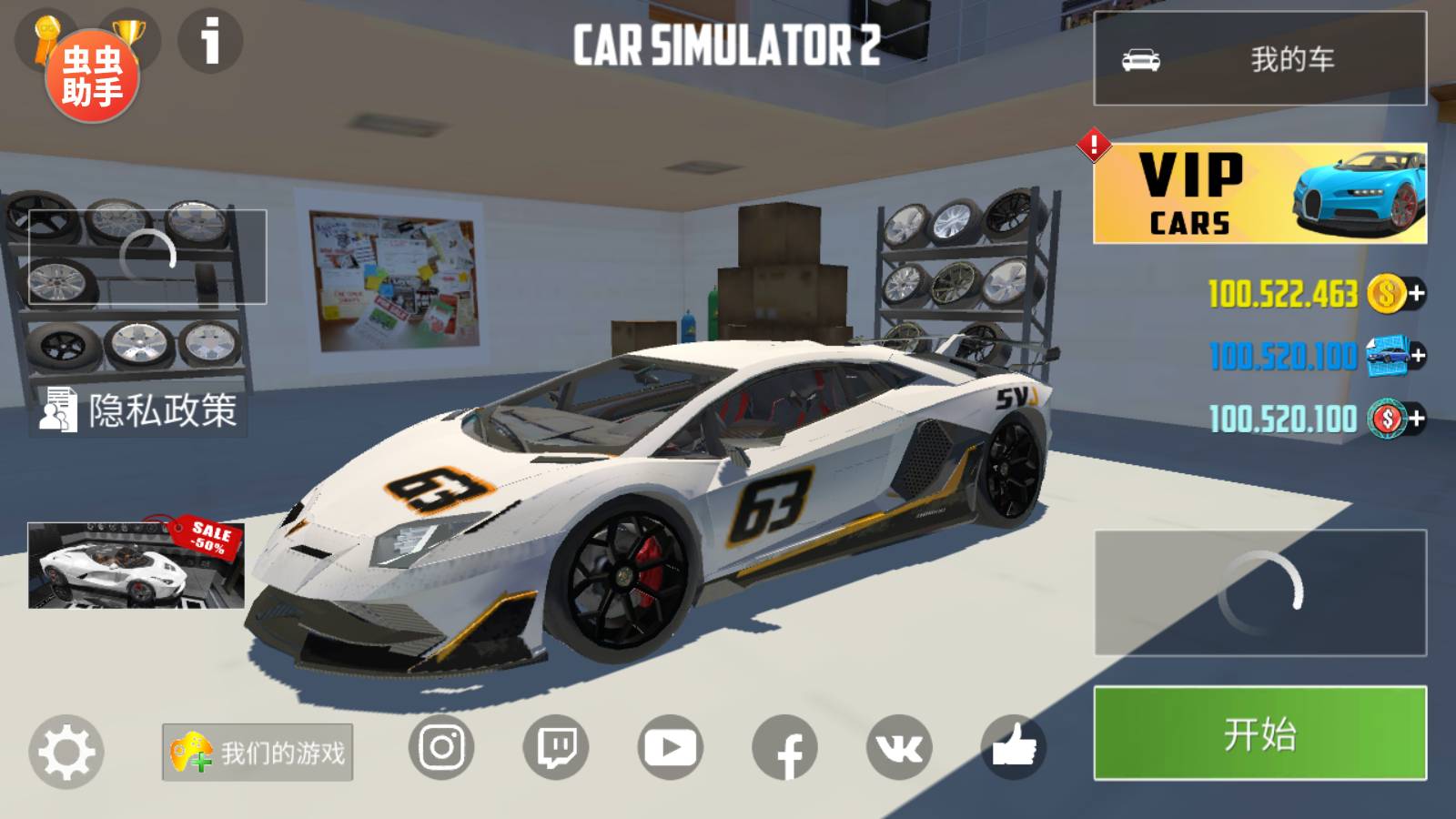Open the Instagram link
Viewport: 1456px width, 819px height.
pos(441,748)
